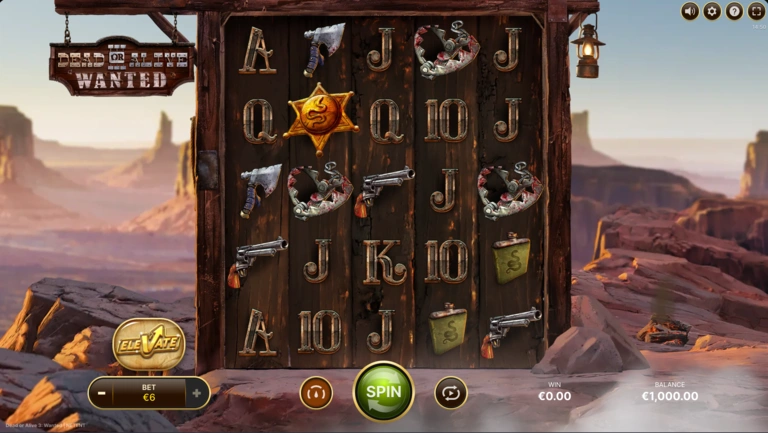Toggle the turbo speed gauge button
Image resolution: width=768 pixels, height=433 pixels.
tap(316, 392)
